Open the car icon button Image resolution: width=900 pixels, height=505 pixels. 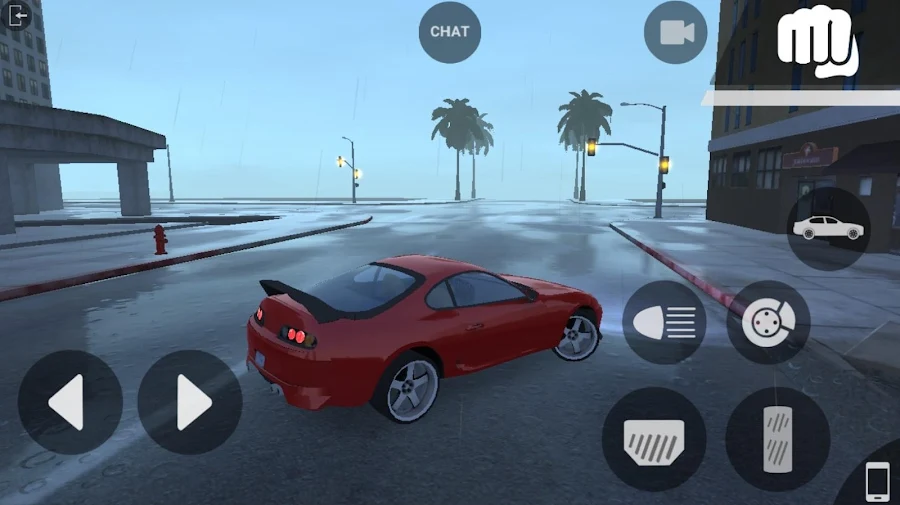click(828, 228)
